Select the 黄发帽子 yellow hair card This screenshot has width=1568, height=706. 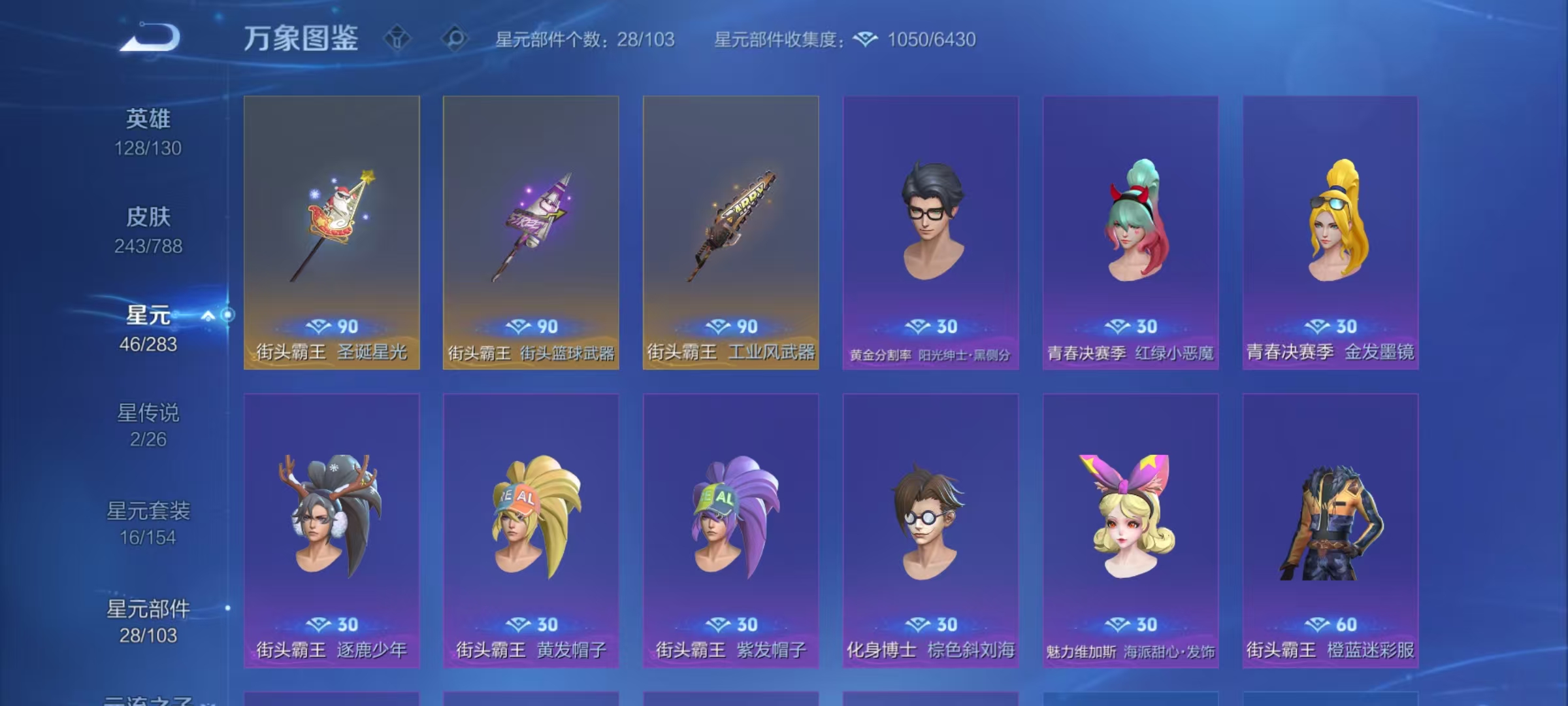click(x=531, y=530)
